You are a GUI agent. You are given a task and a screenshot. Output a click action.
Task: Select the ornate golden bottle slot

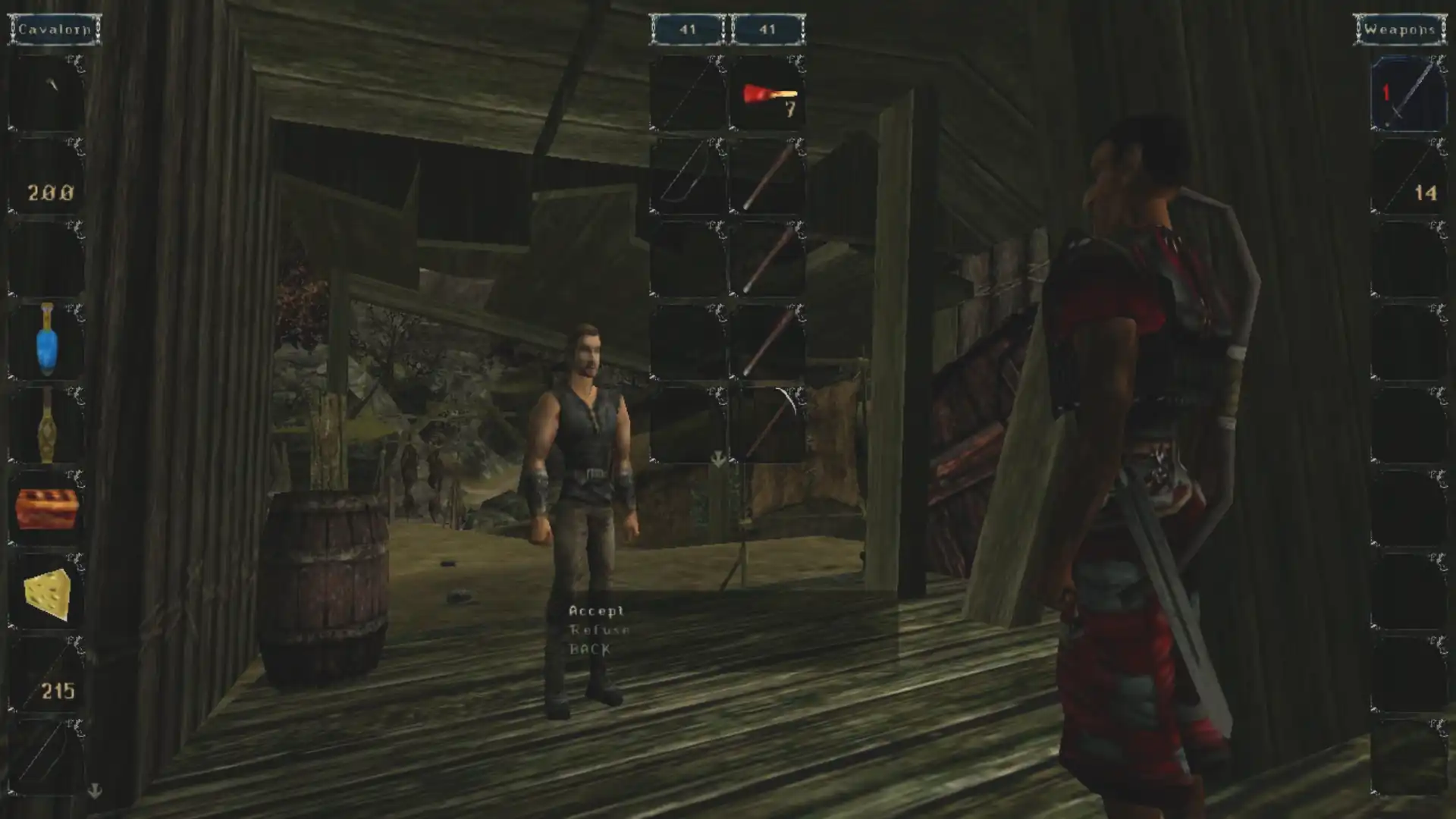point(47,425)
